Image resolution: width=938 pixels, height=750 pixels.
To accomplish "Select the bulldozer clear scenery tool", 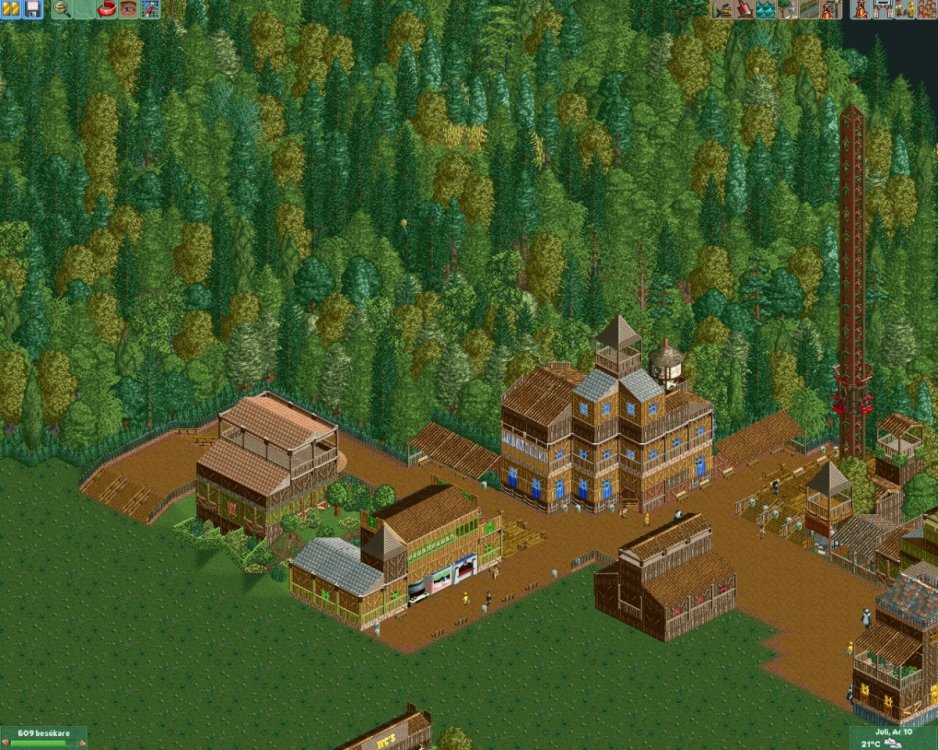I will coord(723,9).
